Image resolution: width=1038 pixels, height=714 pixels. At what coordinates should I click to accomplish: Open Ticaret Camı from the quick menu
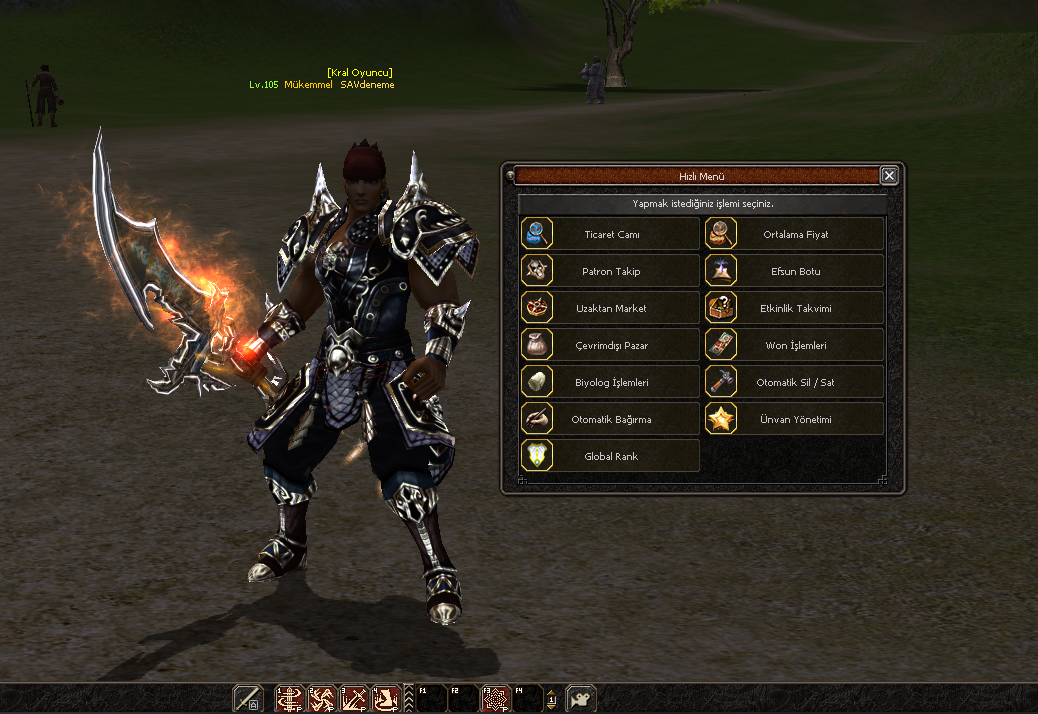610,235
